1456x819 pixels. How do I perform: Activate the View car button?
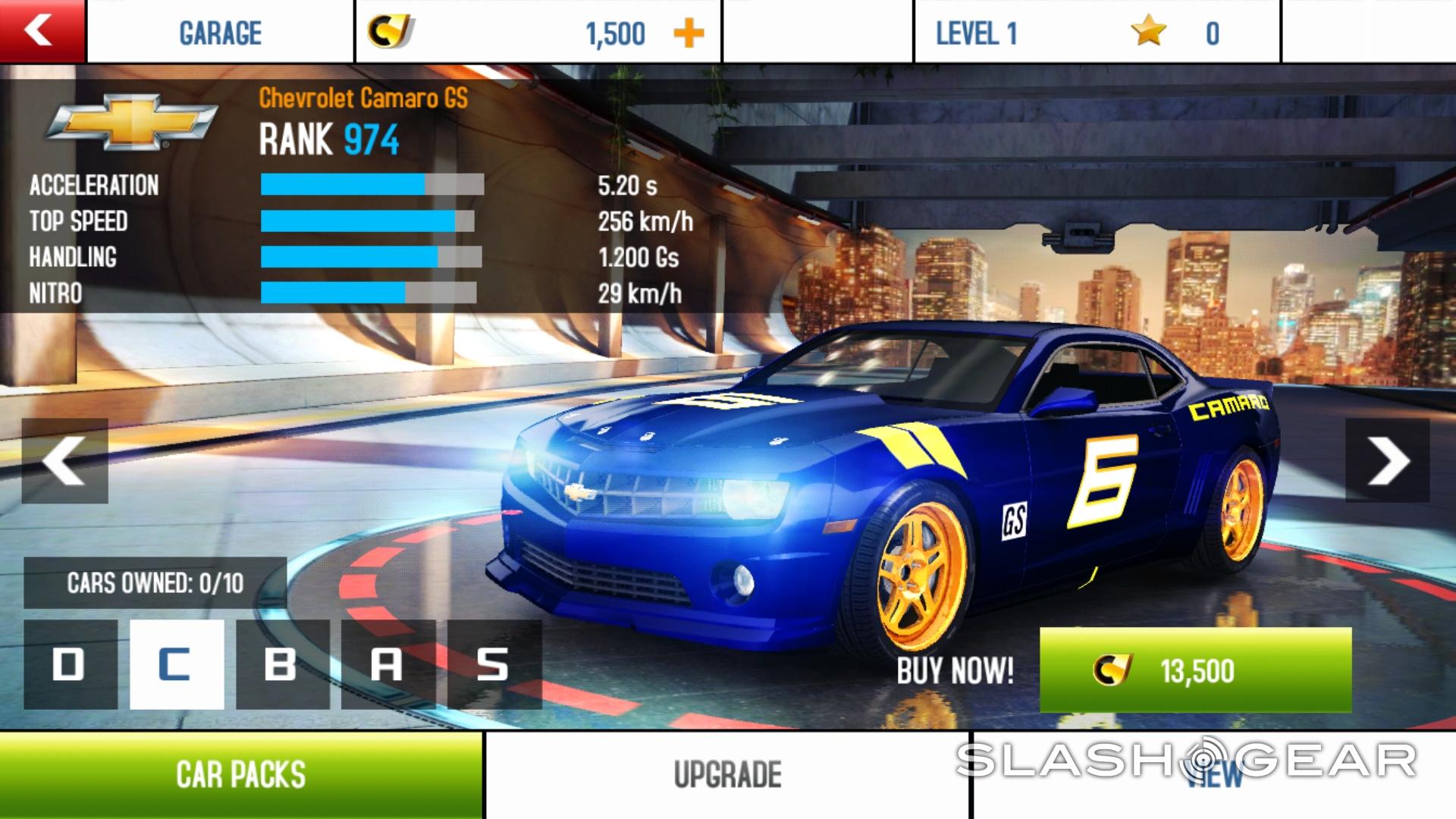(1213, 775)
